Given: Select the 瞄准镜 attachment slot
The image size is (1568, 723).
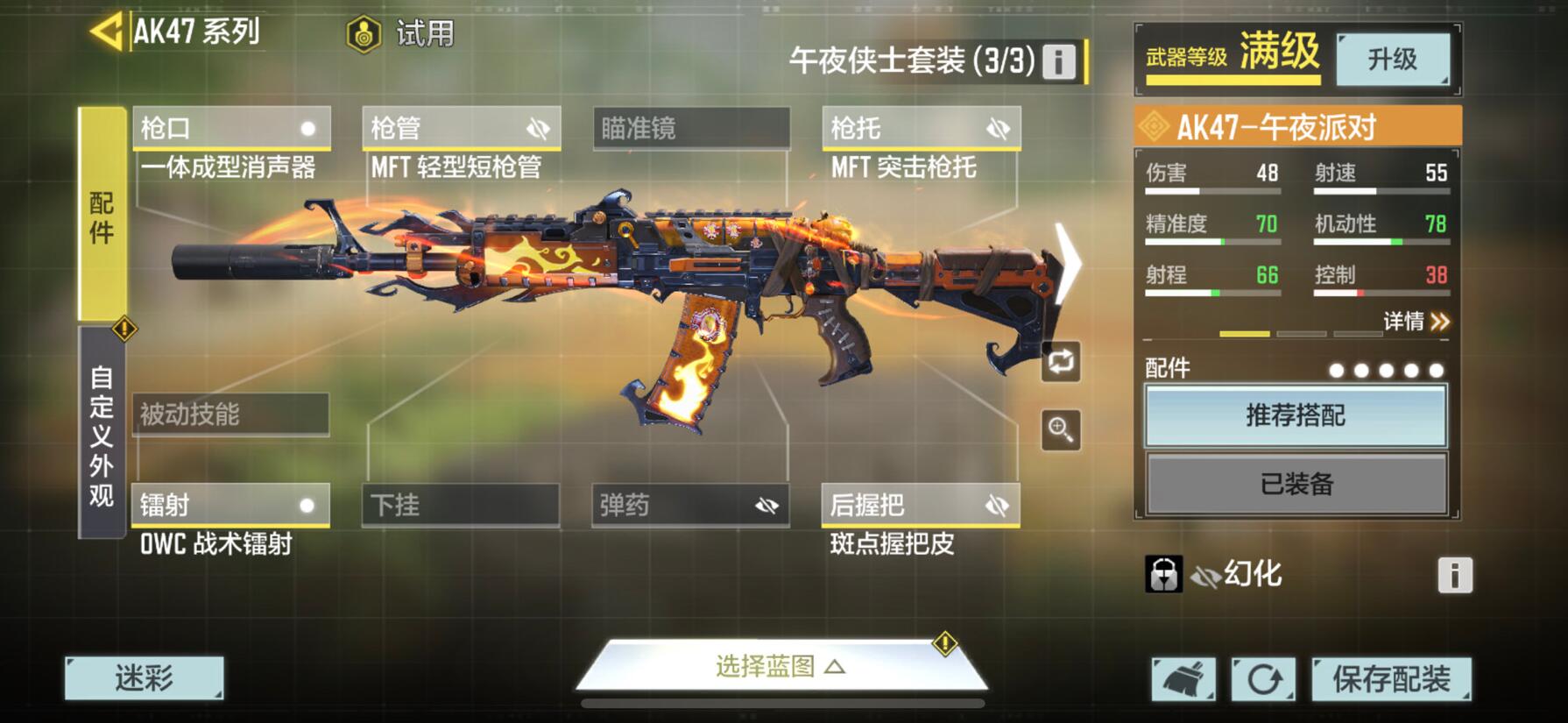Looking at the screenshot, I should [690, 127].
